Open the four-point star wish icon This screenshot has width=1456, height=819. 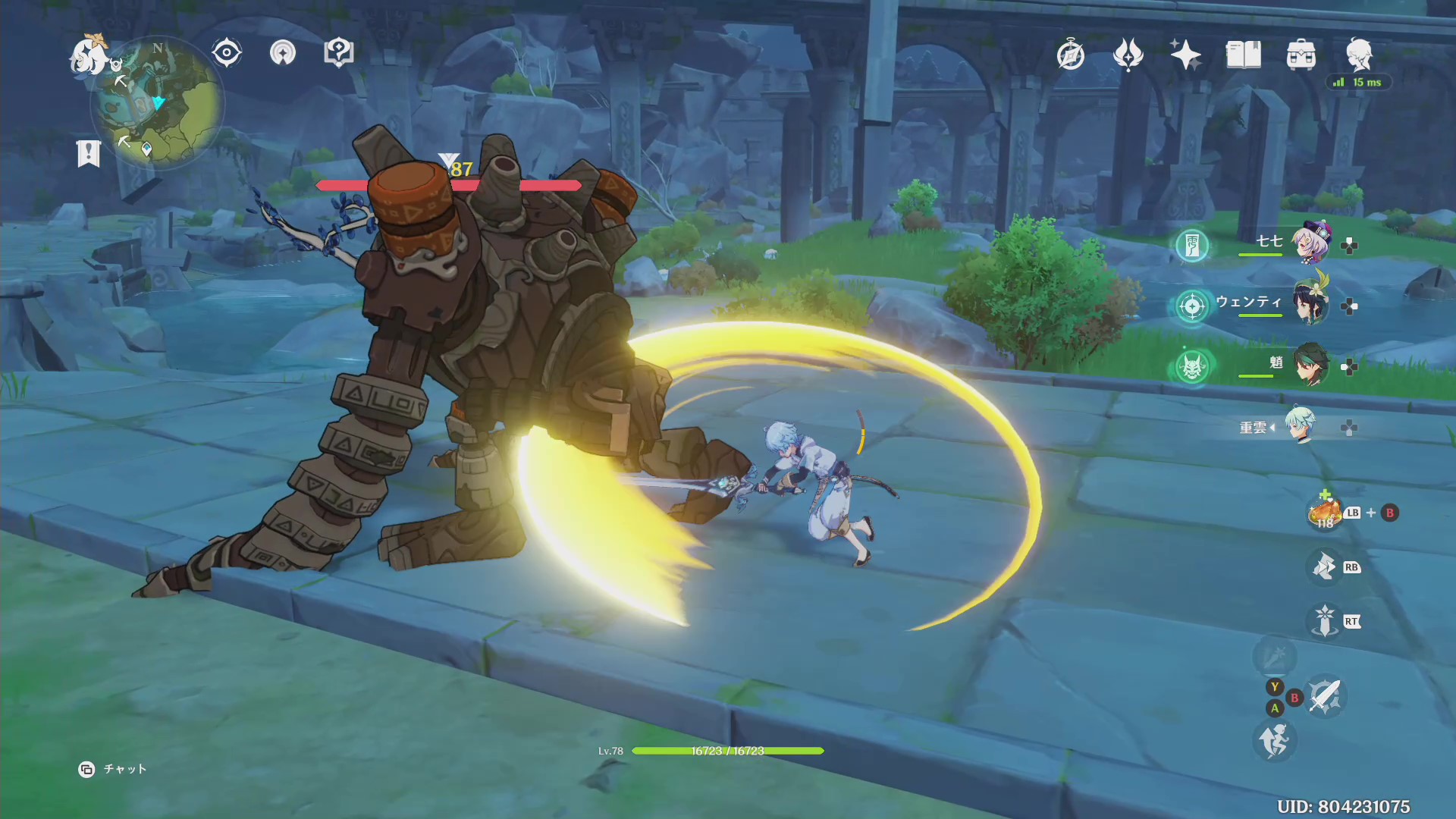[x=1185, y=55]
